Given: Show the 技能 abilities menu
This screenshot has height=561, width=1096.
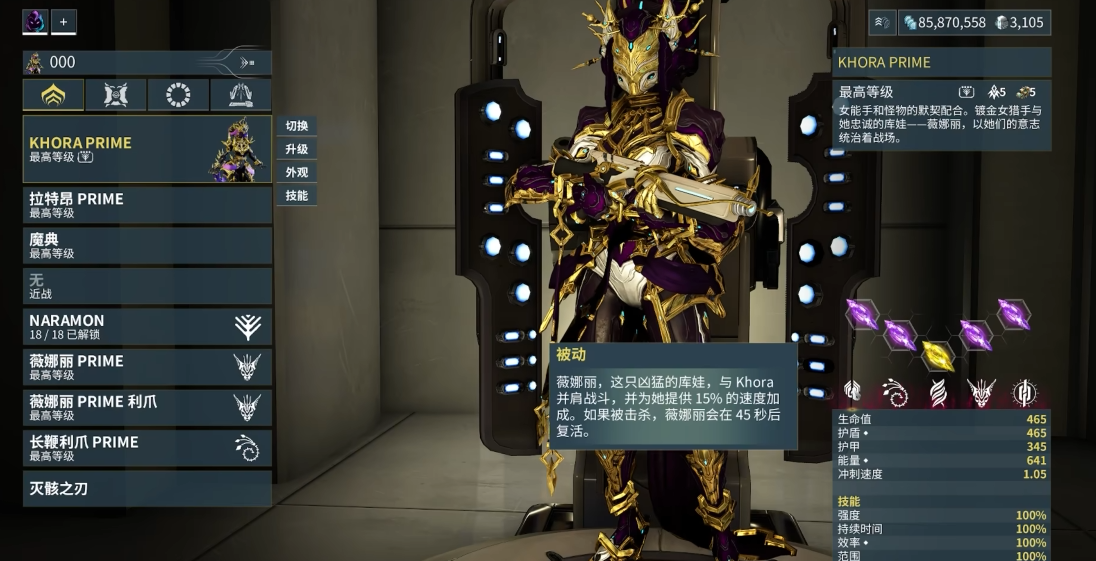Looking at the screenshot, I should coord(297,195).
